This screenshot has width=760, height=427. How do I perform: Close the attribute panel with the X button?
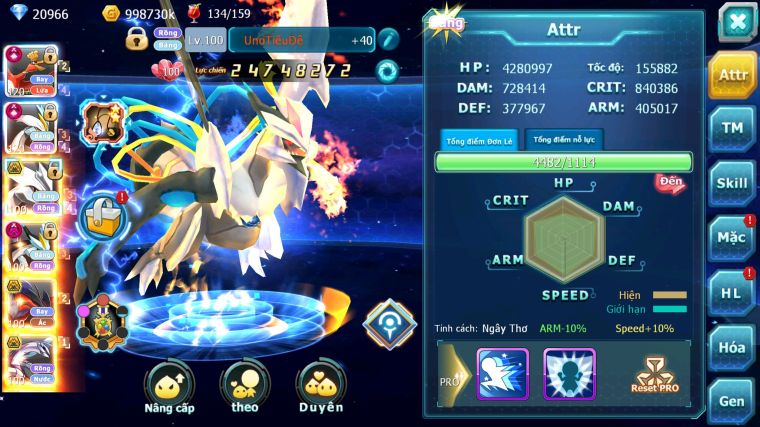click(737, 21)
